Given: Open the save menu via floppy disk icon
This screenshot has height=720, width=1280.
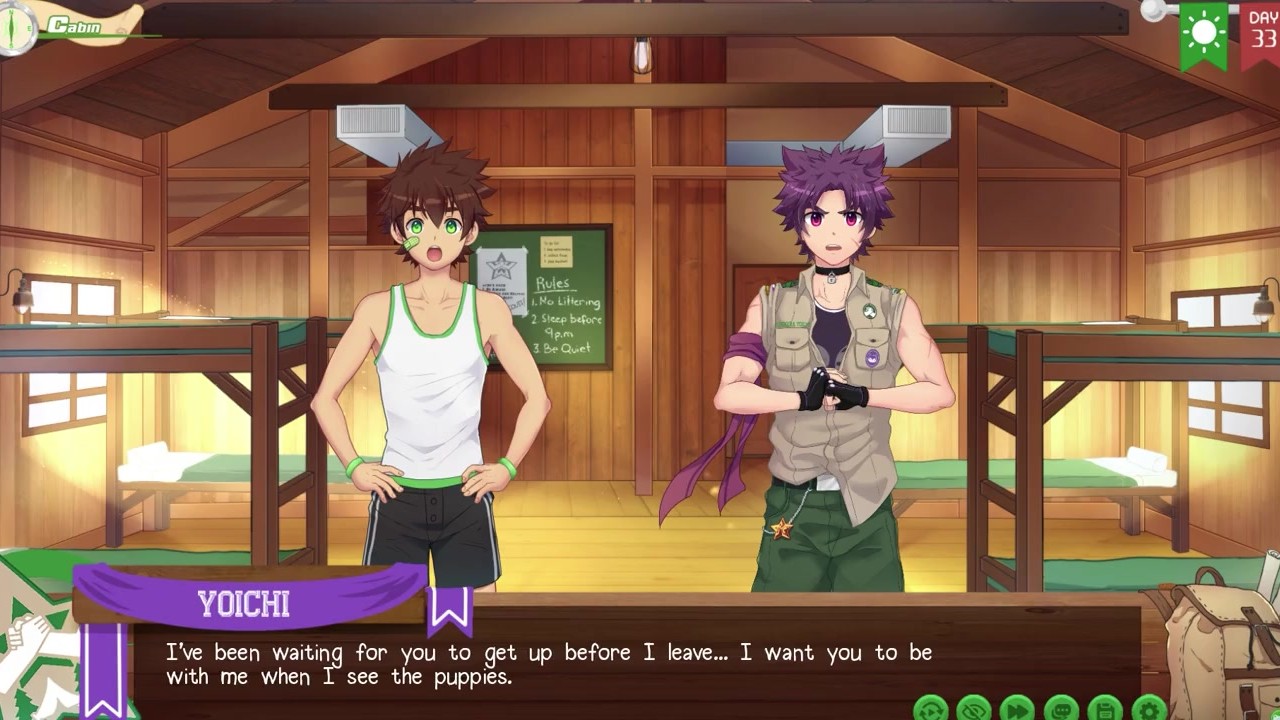Looking at the screenshot, I should [x=1105, y=709].
